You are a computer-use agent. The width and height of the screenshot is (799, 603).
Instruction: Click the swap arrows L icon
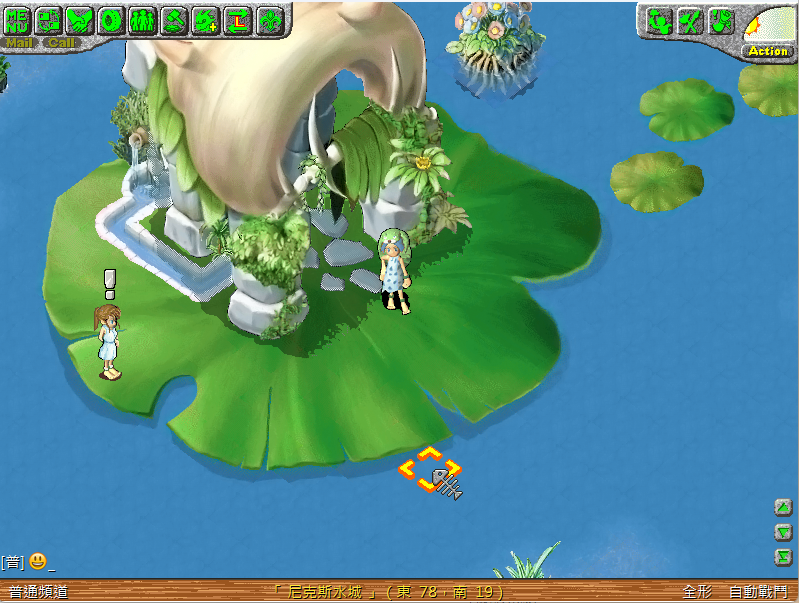click(237, 19)
